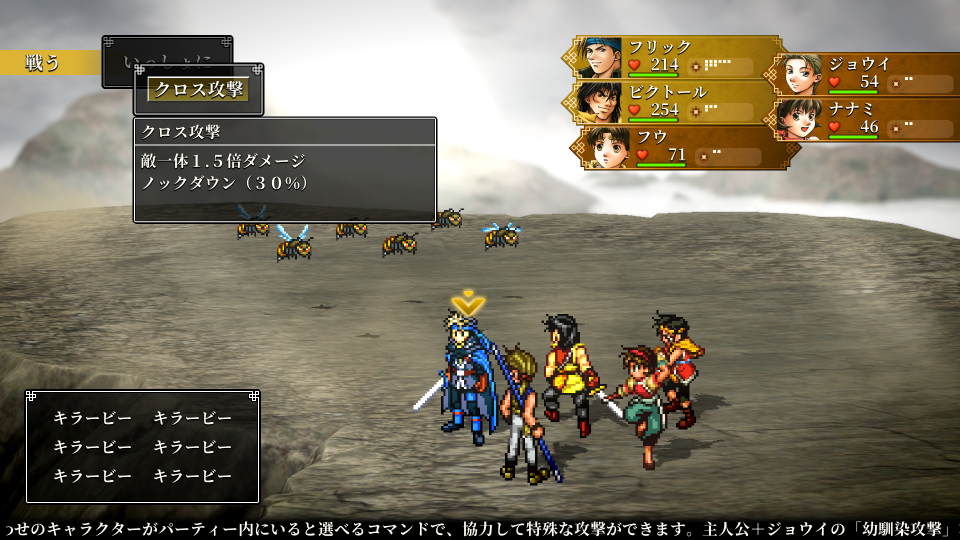This screenshot has height=540, width=960.
Task: Select ビクトール's party status panel
Action: (x=678, y=101)
